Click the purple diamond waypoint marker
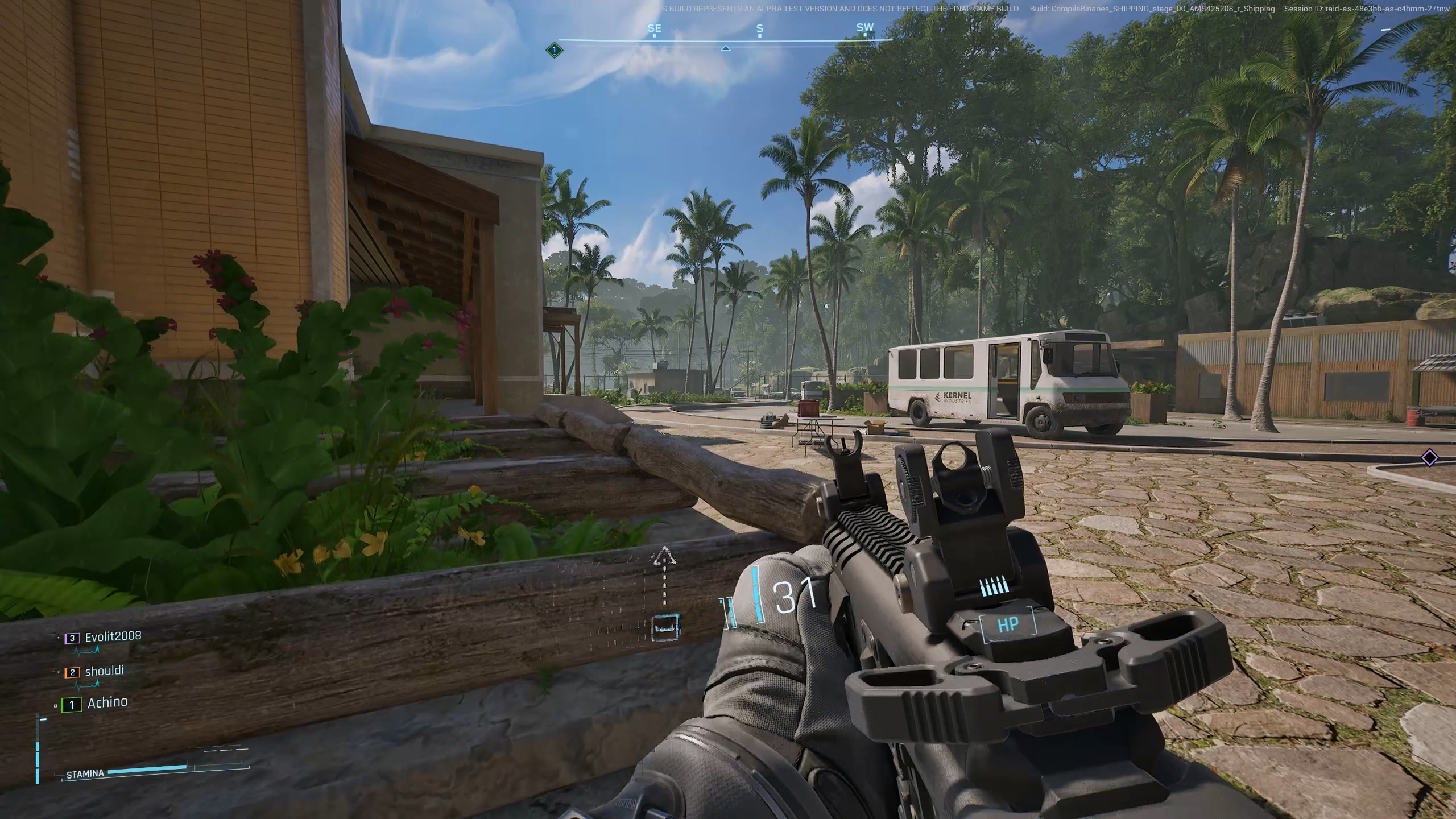This screenshot has width=1456, height=819. [1429, 457]
